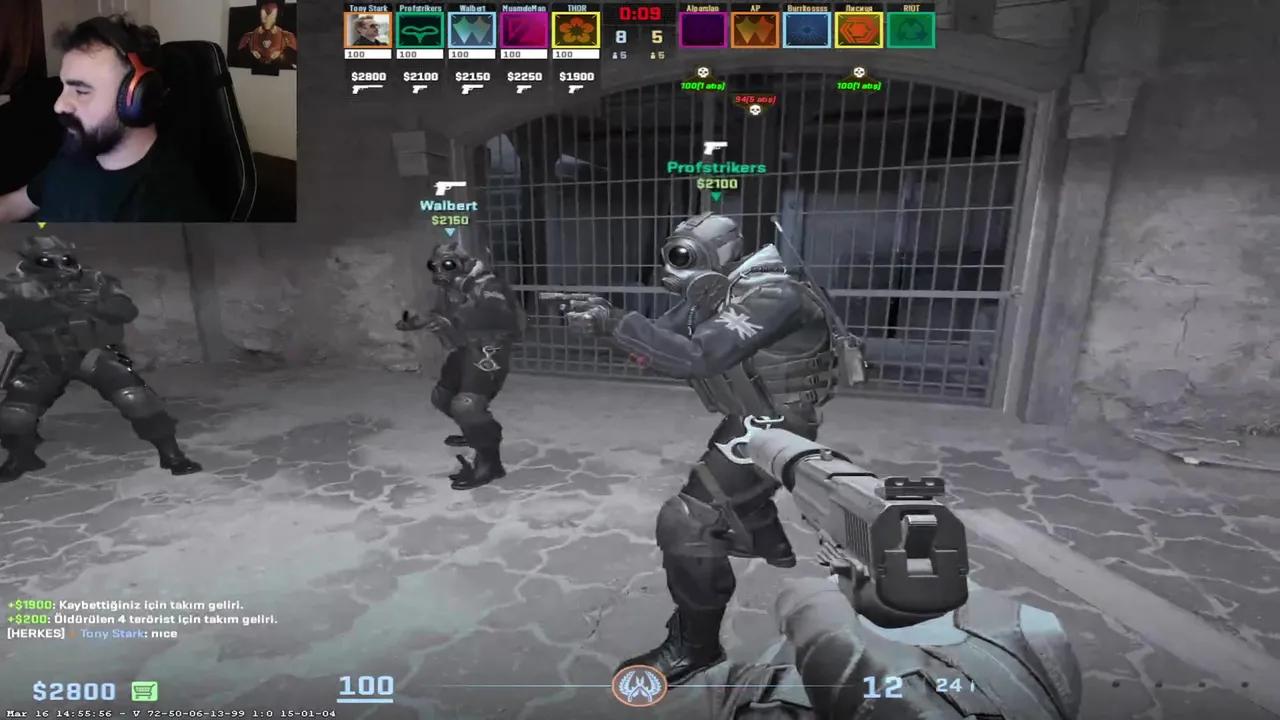Image resolution: width=1280 pixels, height=720 pixels.
Task: Click Alpaslan's avatar on the terrorist side
Action: pyautogui.click(x=703, y=29)
